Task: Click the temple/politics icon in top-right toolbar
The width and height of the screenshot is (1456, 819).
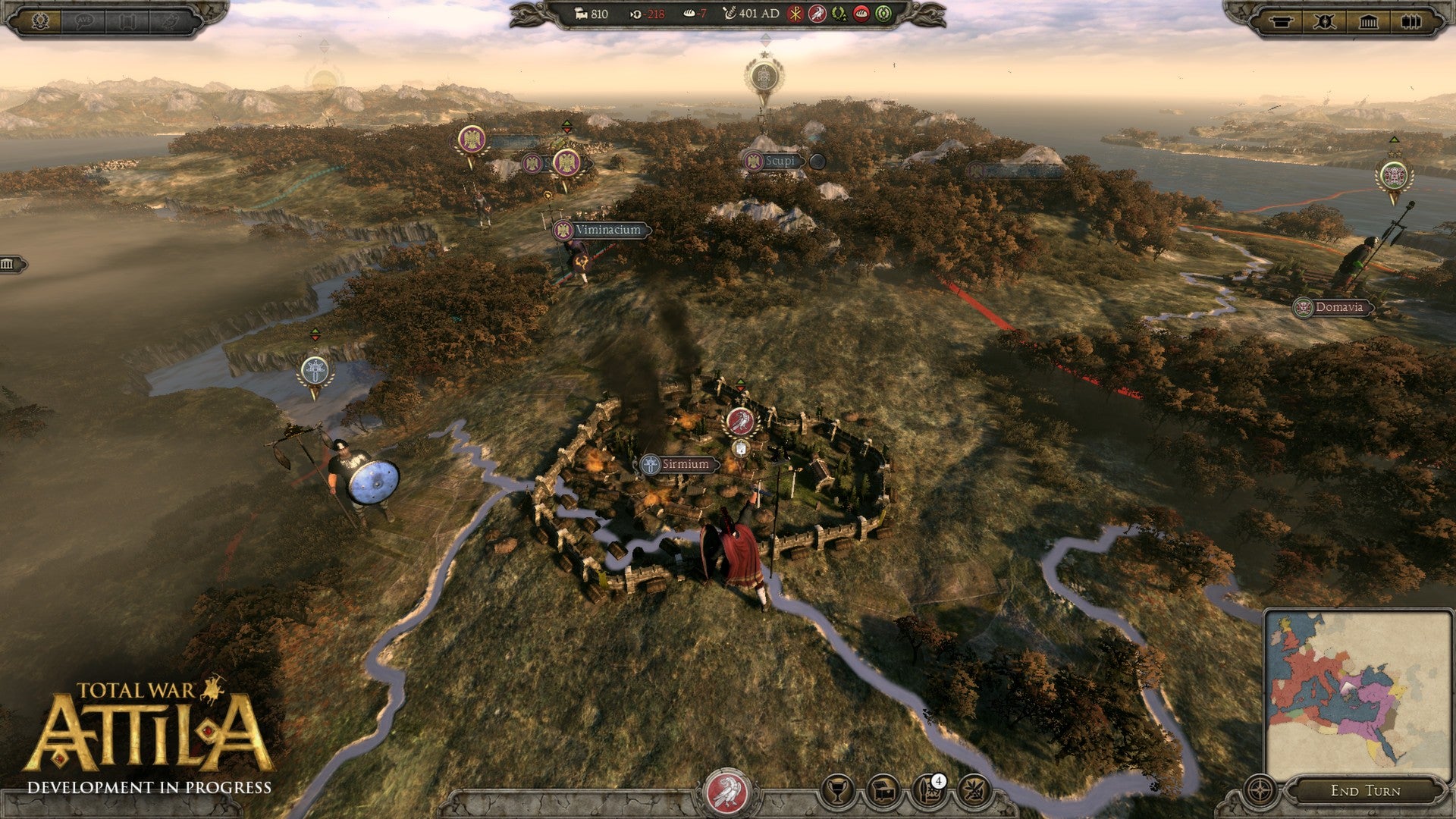Action: point(1369,22)
